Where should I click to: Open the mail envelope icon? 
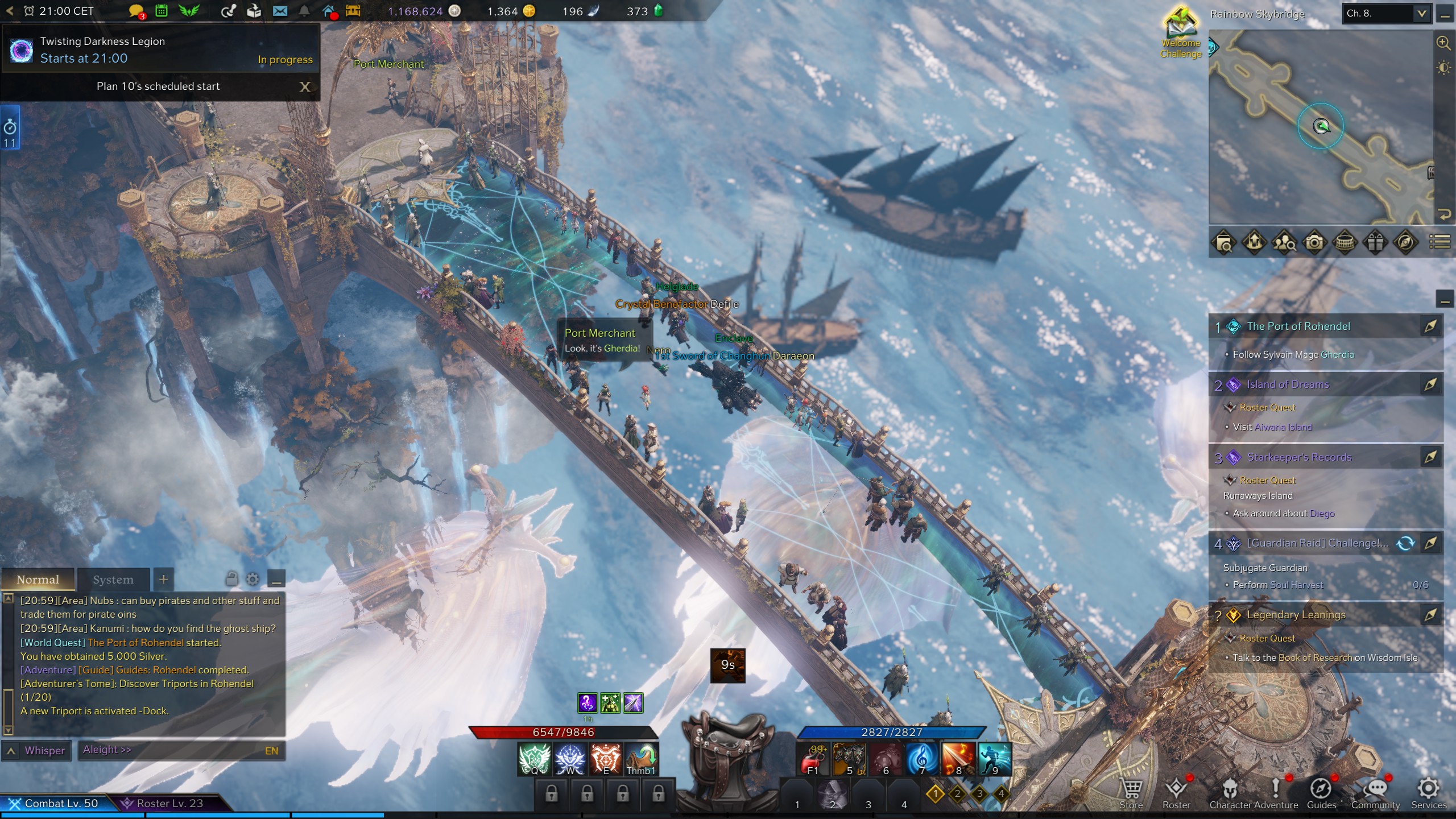[280, 11]
